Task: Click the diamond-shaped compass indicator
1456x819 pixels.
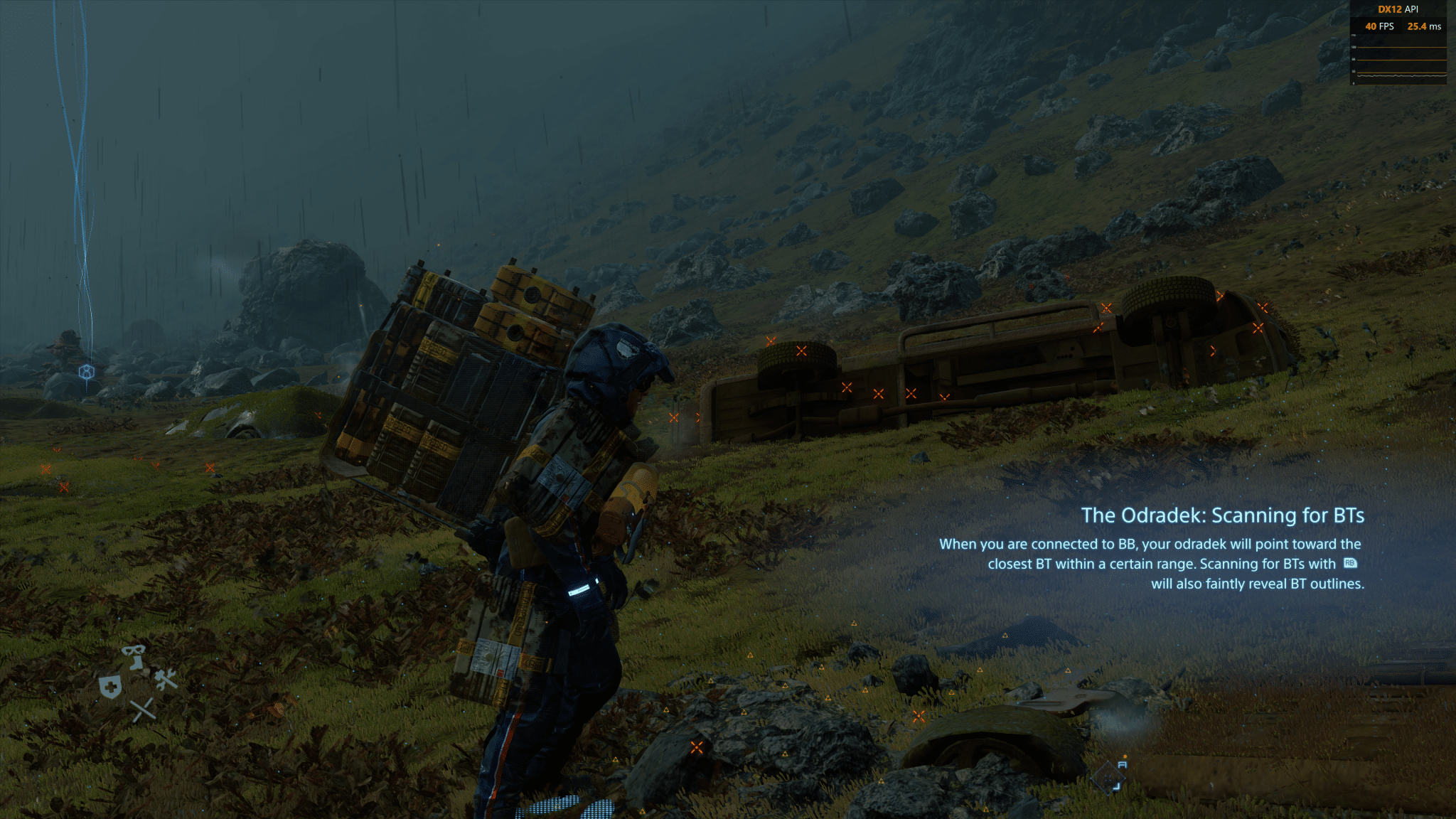Action: (1109, 777)
